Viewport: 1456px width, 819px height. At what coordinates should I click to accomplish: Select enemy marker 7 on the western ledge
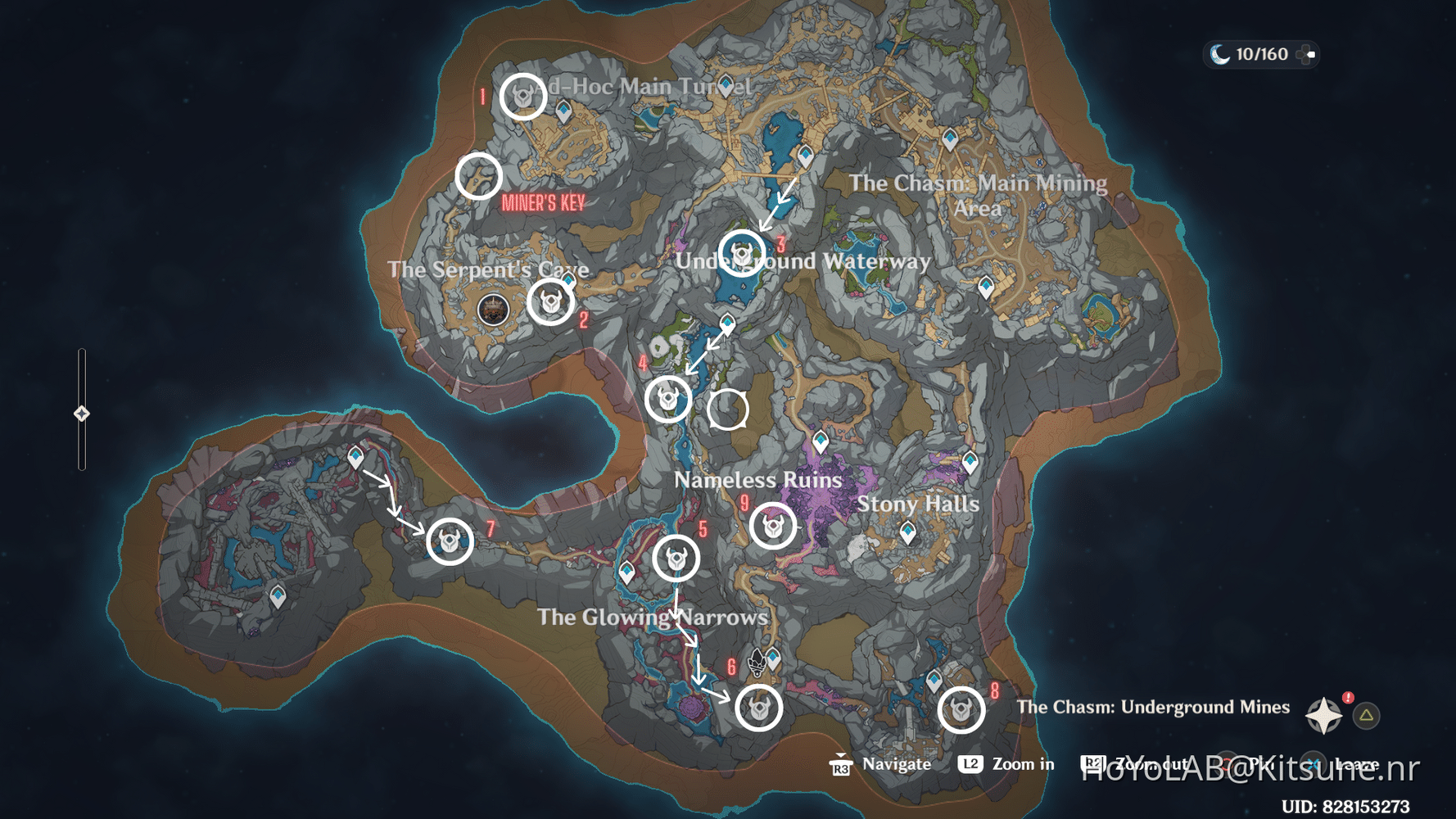[x=450, y=539]
